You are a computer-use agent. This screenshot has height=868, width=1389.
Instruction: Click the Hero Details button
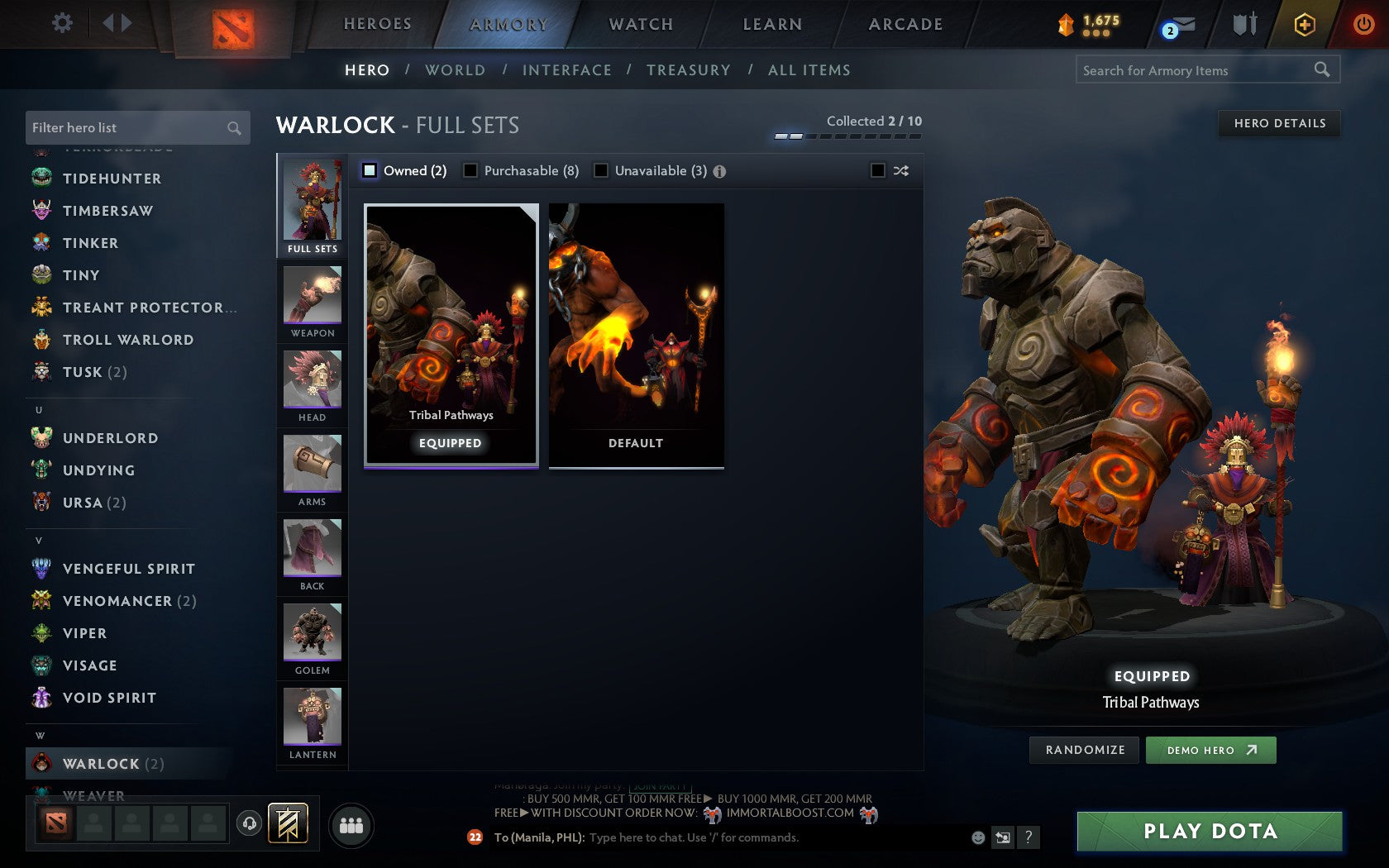click(x=1278, y=123)
